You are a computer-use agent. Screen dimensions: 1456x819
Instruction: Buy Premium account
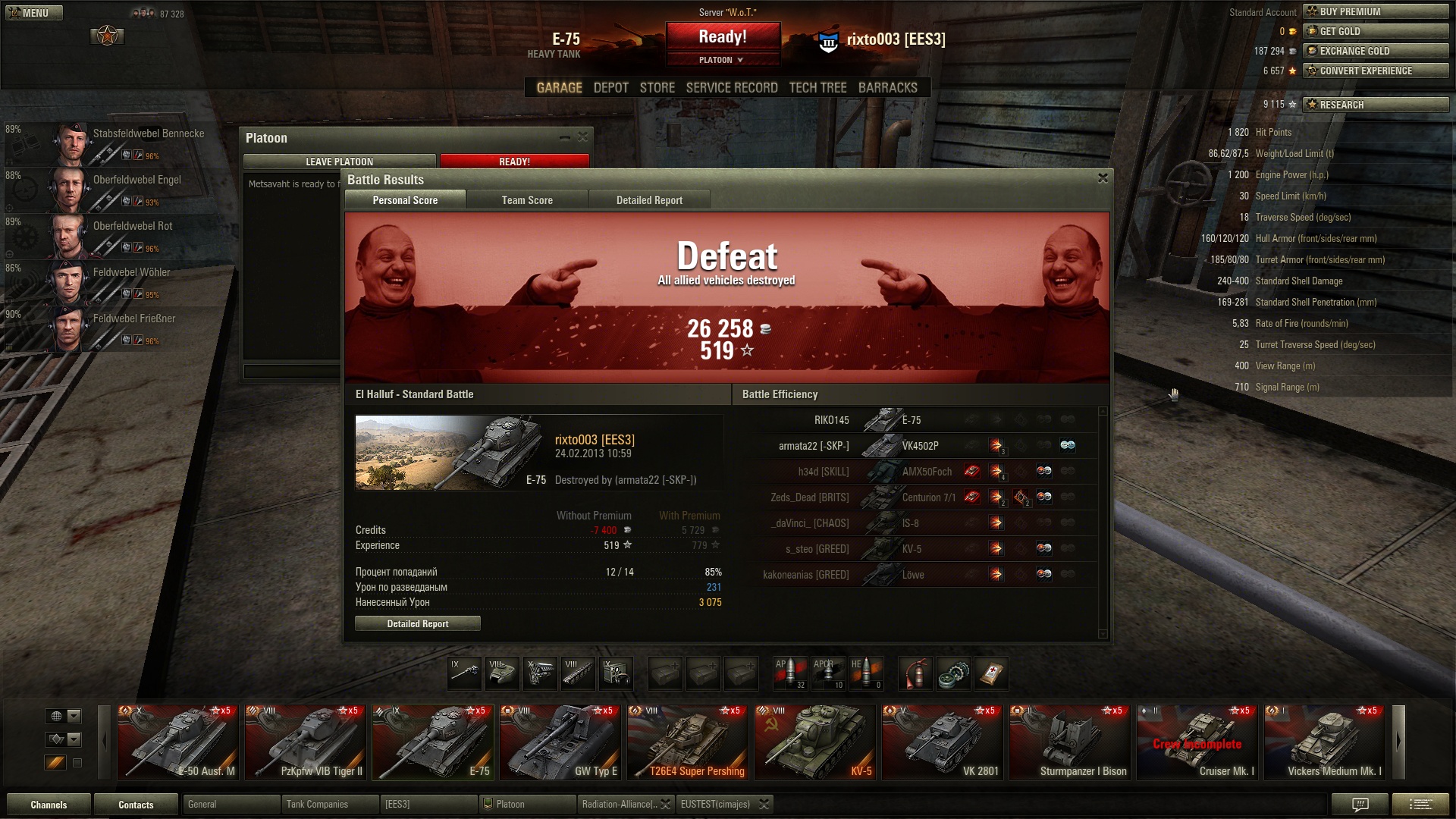tap(1375, 11)
